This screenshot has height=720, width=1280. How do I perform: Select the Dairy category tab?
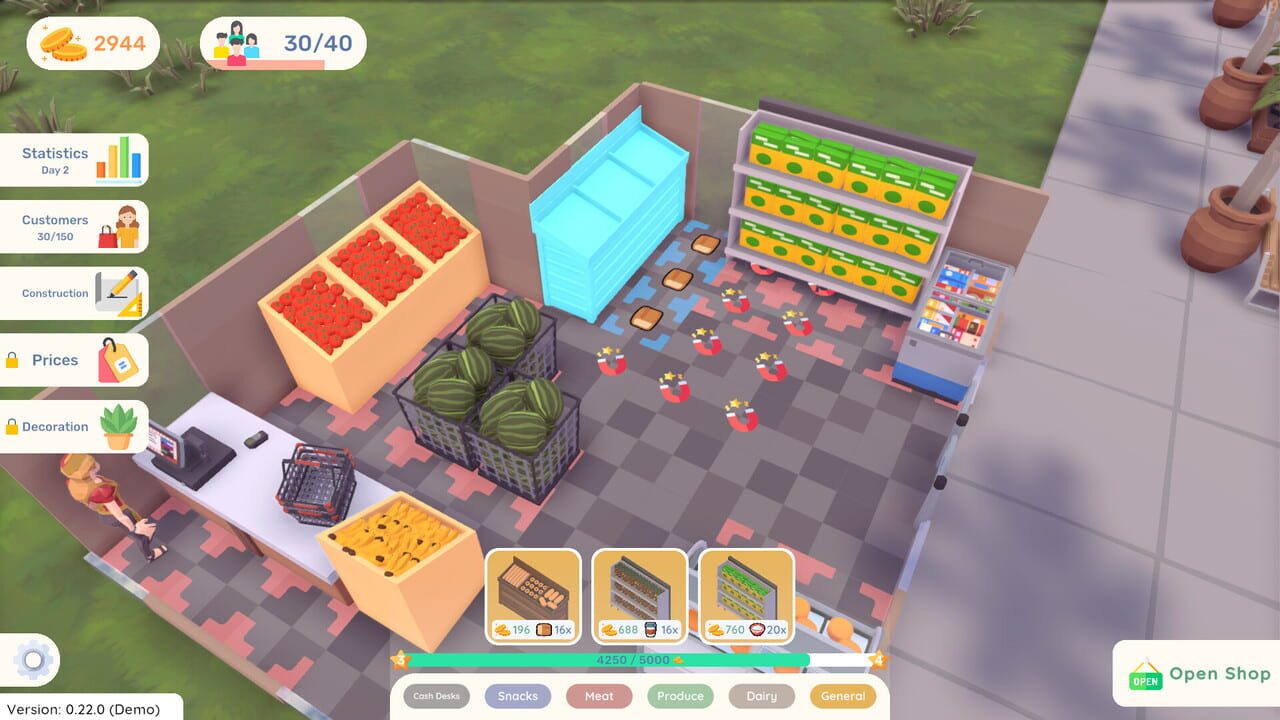(761, 696)
